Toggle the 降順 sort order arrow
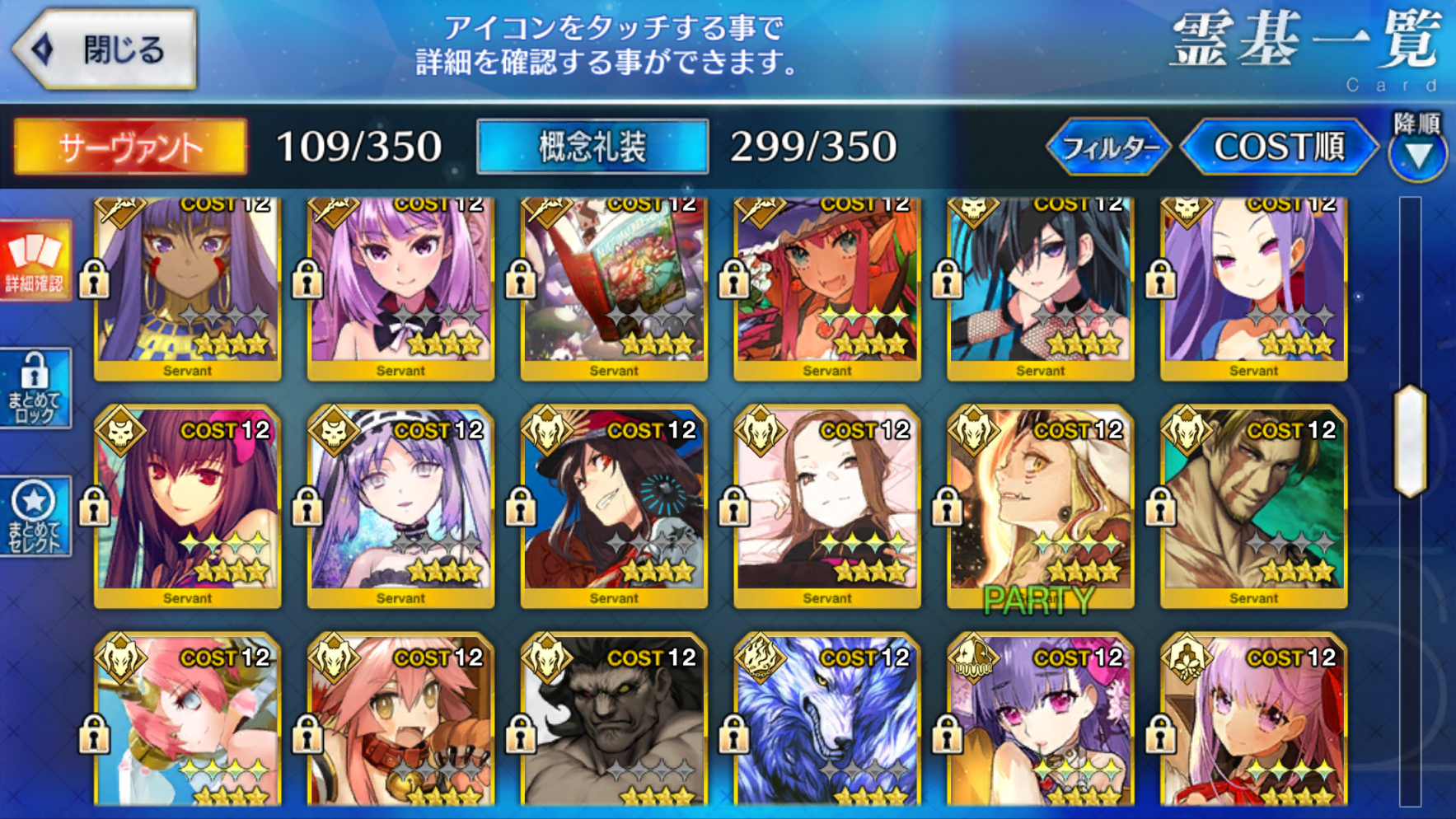The height and width of the screenshot is (819, 1456). tap(1417, 153)
